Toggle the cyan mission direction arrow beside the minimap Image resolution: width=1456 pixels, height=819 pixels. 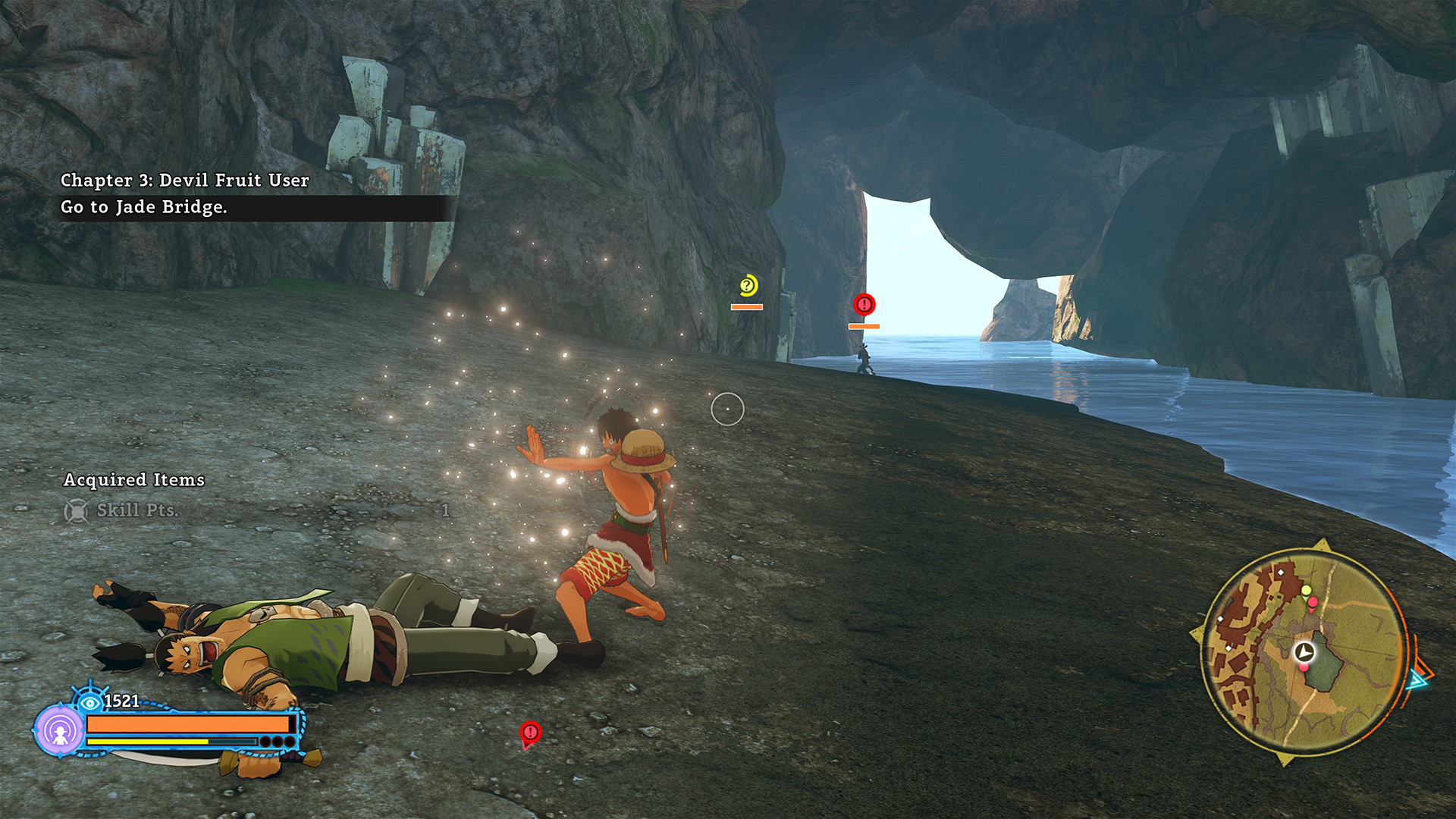[x=1418, y=680]
